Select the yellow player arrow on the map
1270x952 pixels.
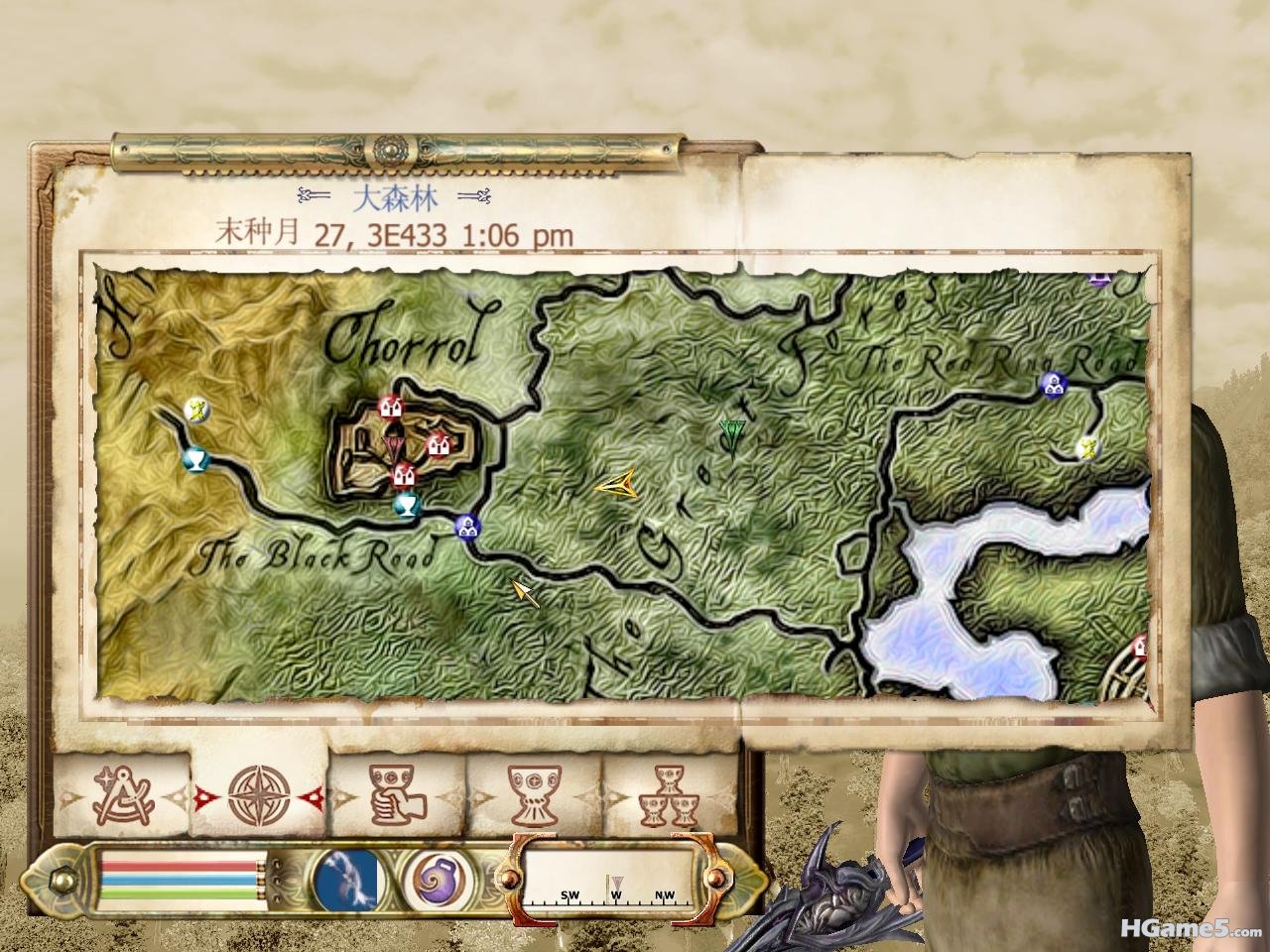[x=617, y=484]
